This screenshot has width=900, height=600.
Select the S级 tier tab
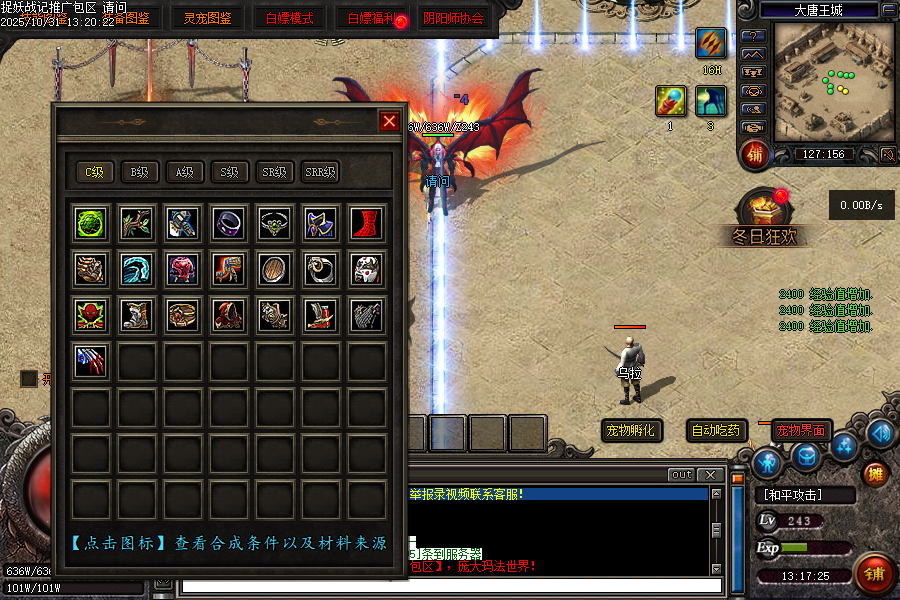[x=230, y=172]
